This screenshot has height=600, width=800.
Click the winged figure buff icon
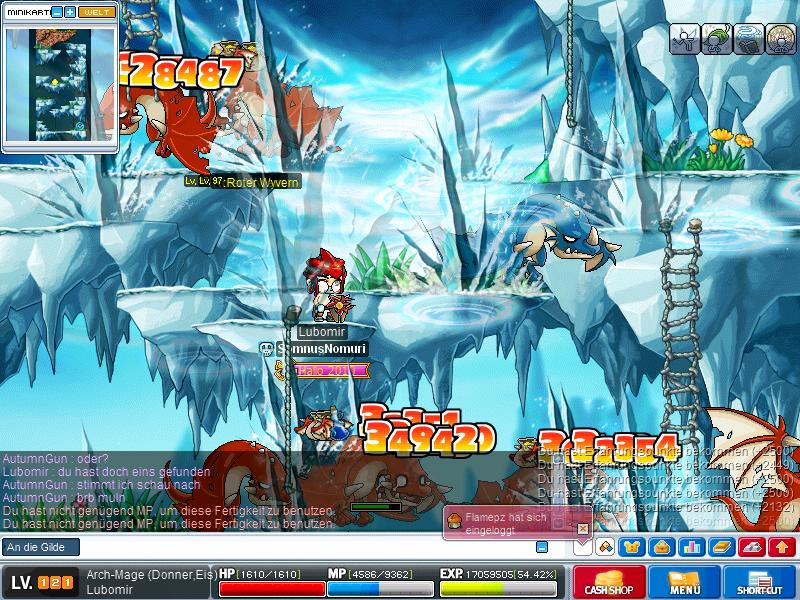tap(684, 39)
